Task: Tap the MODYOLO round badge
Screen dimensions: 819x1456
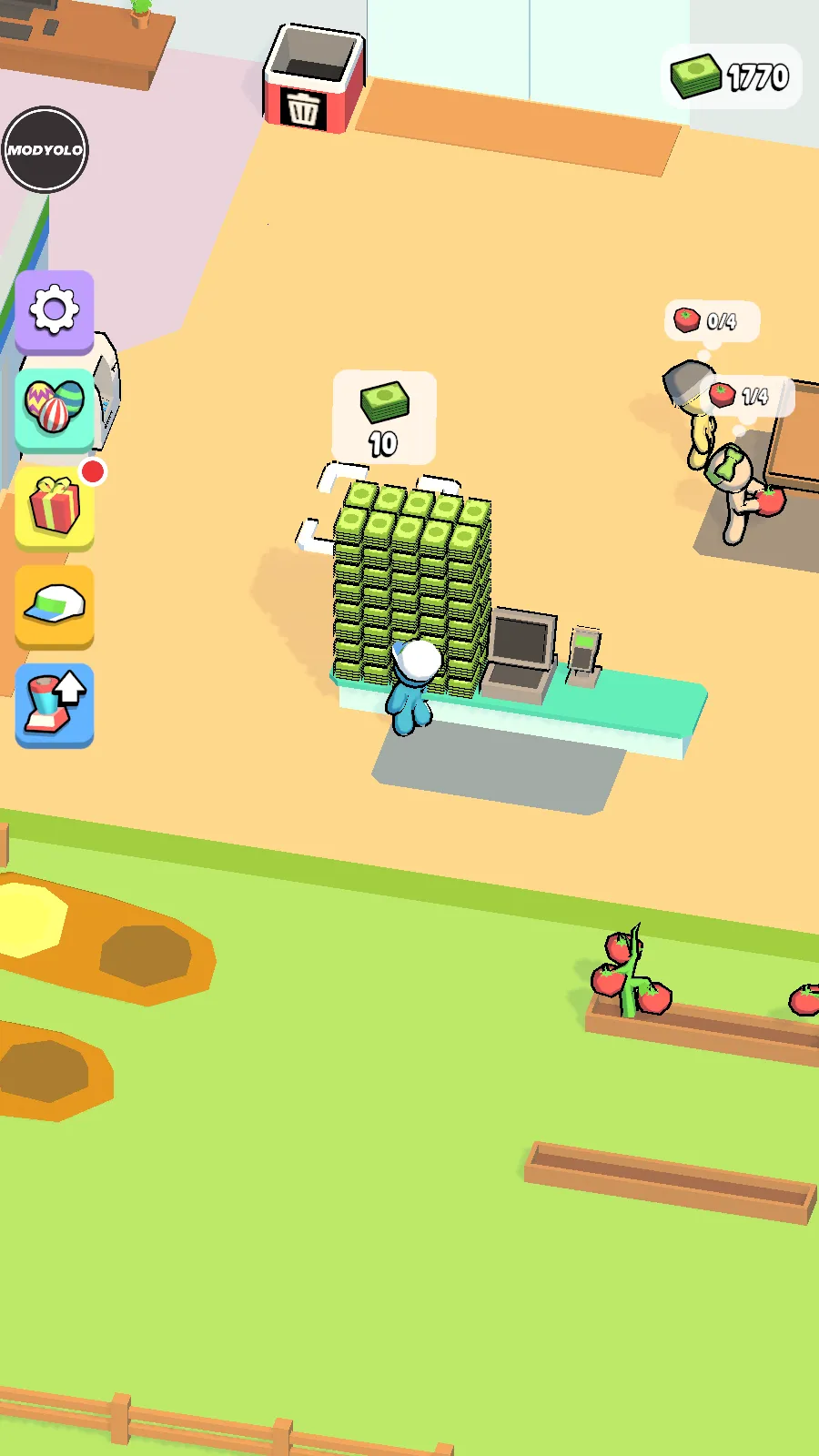Action: click(x=45, y=150)
